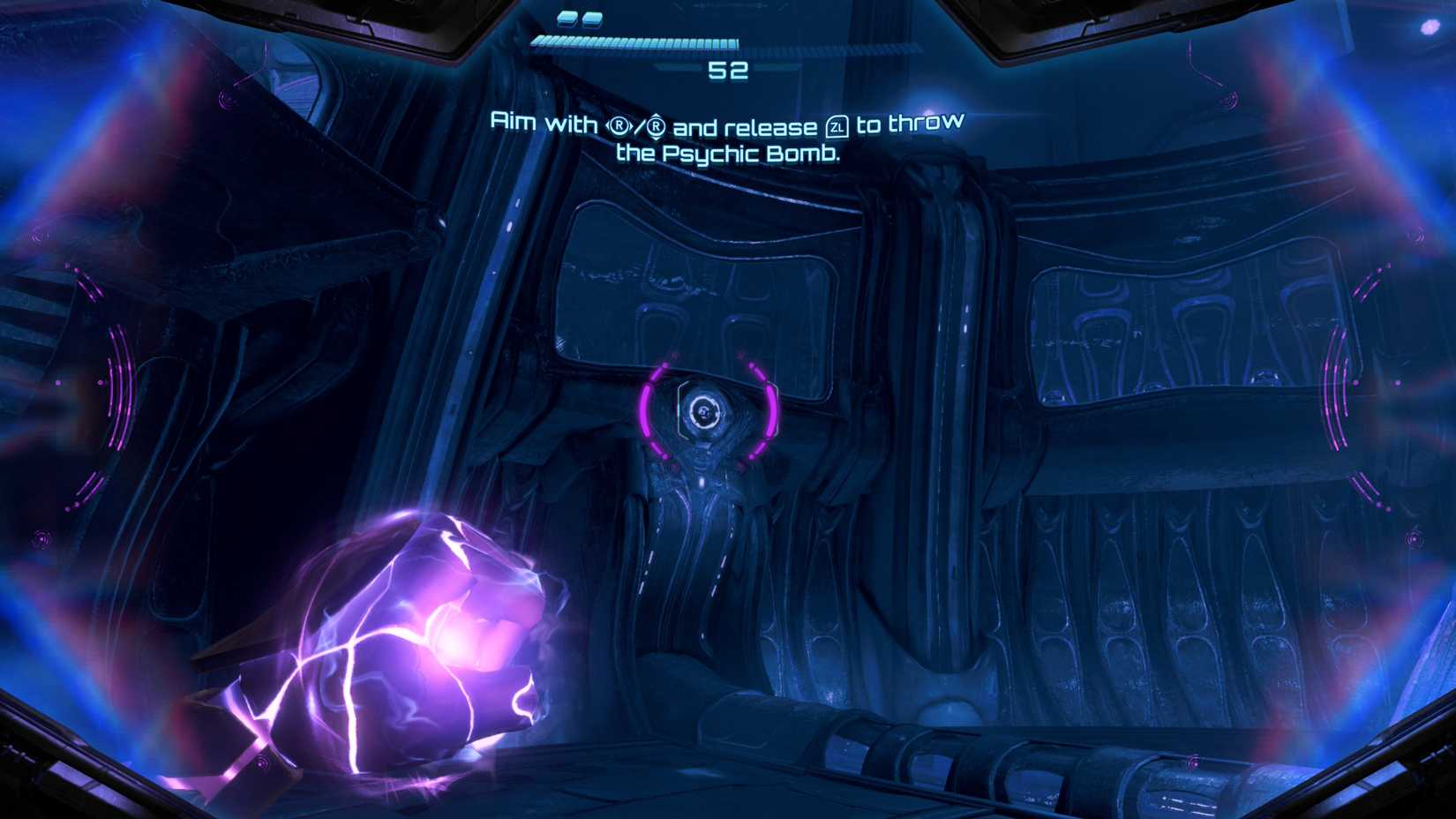Image resolution: width=1456 pixels, height=819 pixels.
Task: Click the energy value '52' under the health bar
Action: [x=728, y=72]
